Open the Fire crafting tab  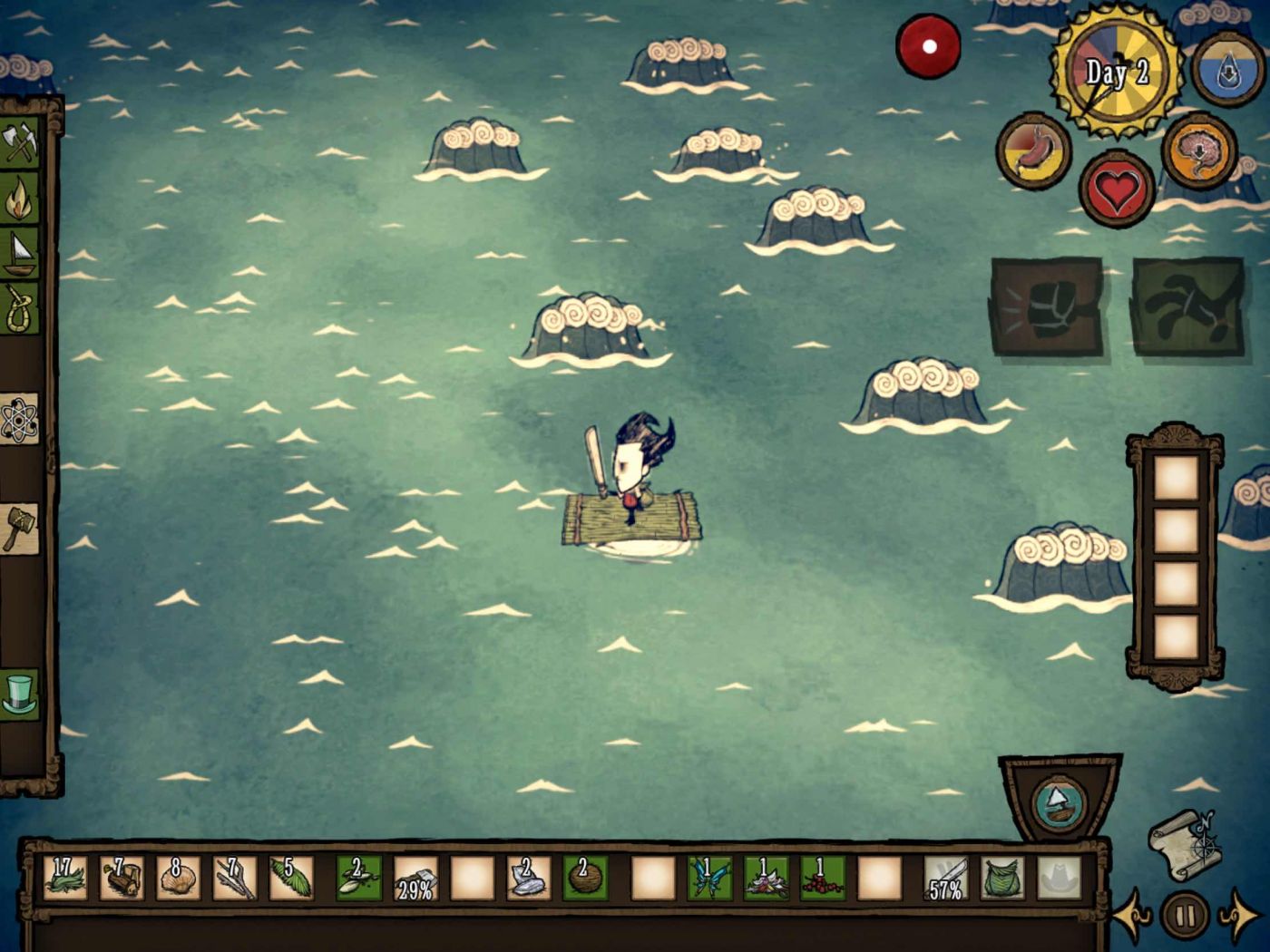click(x=20, y=199)
